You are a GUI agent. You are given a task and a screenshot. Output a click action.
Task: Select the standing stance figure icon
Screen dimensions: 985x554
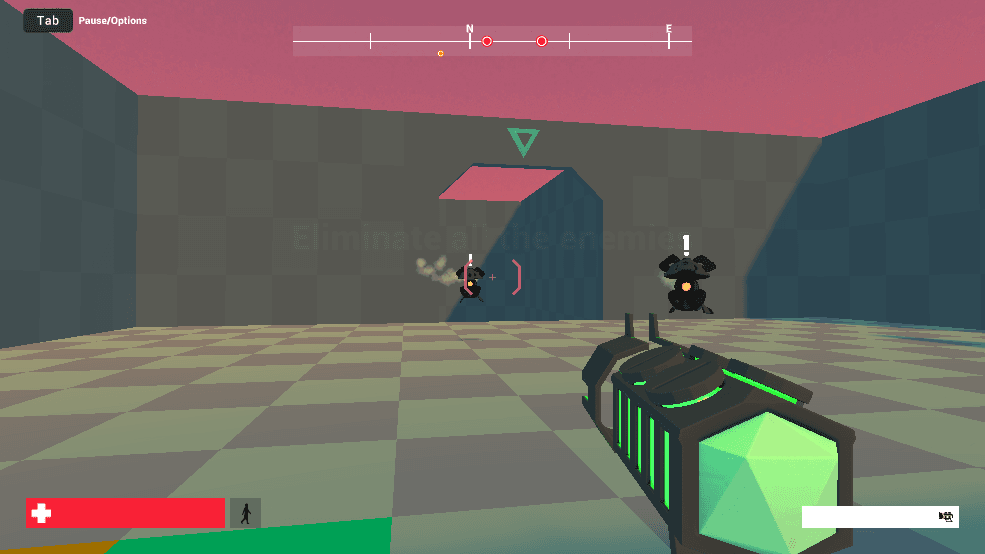(245, 513)
